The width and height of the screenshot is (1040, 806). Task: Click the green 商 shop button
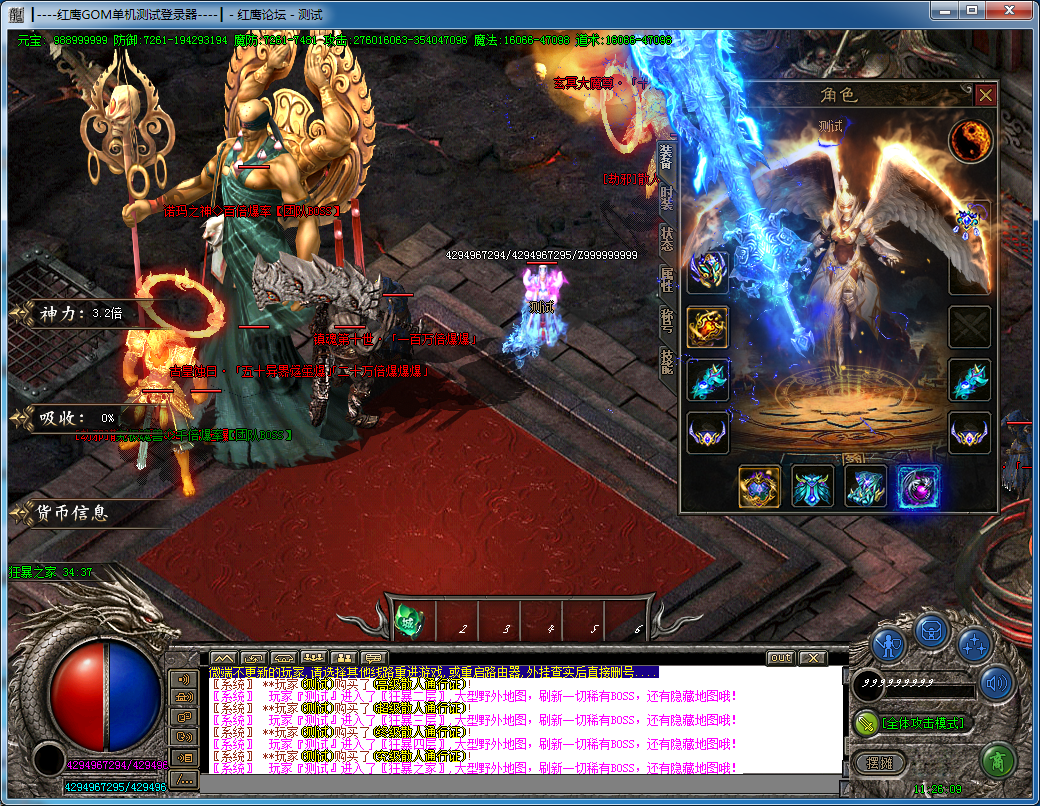(997, 761)
